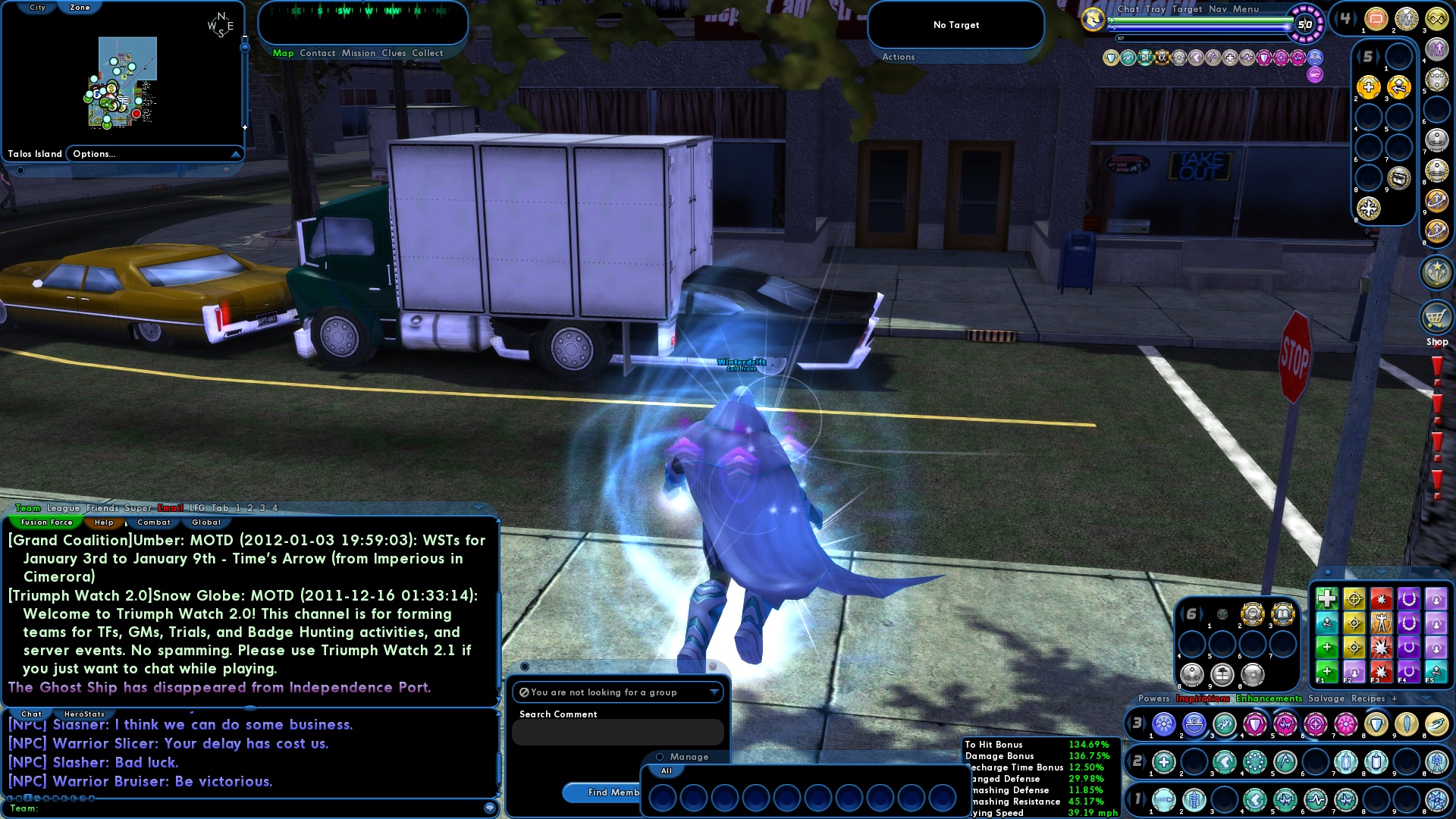This screenshot has width=1456, height=819.
Task: Activate the green healing power in tray 2 slot 1
Action: tap(1164, 761)
